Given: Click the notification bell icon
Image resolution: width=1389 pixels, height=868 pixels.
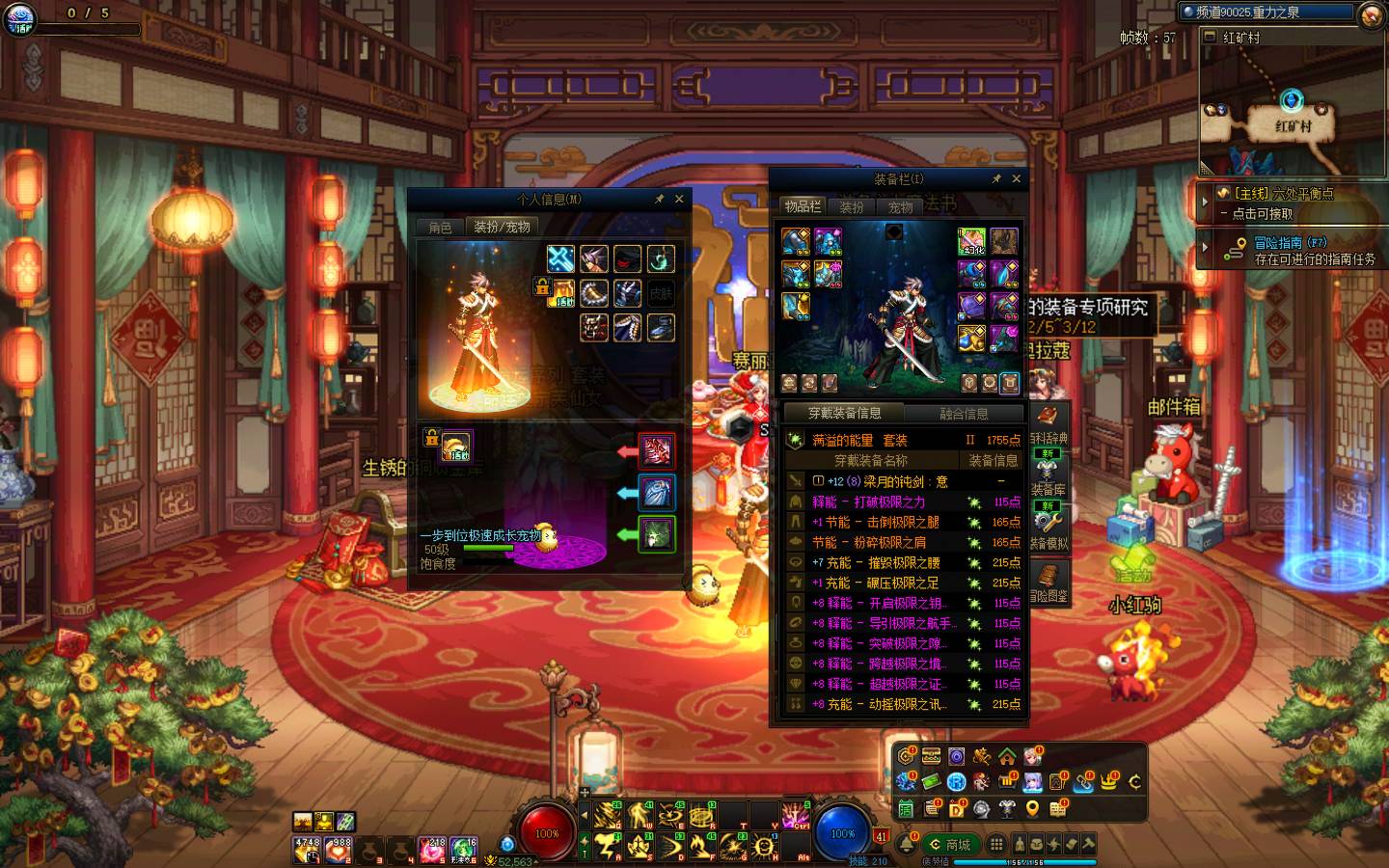Looking at the screenshot, I should 907,845.
